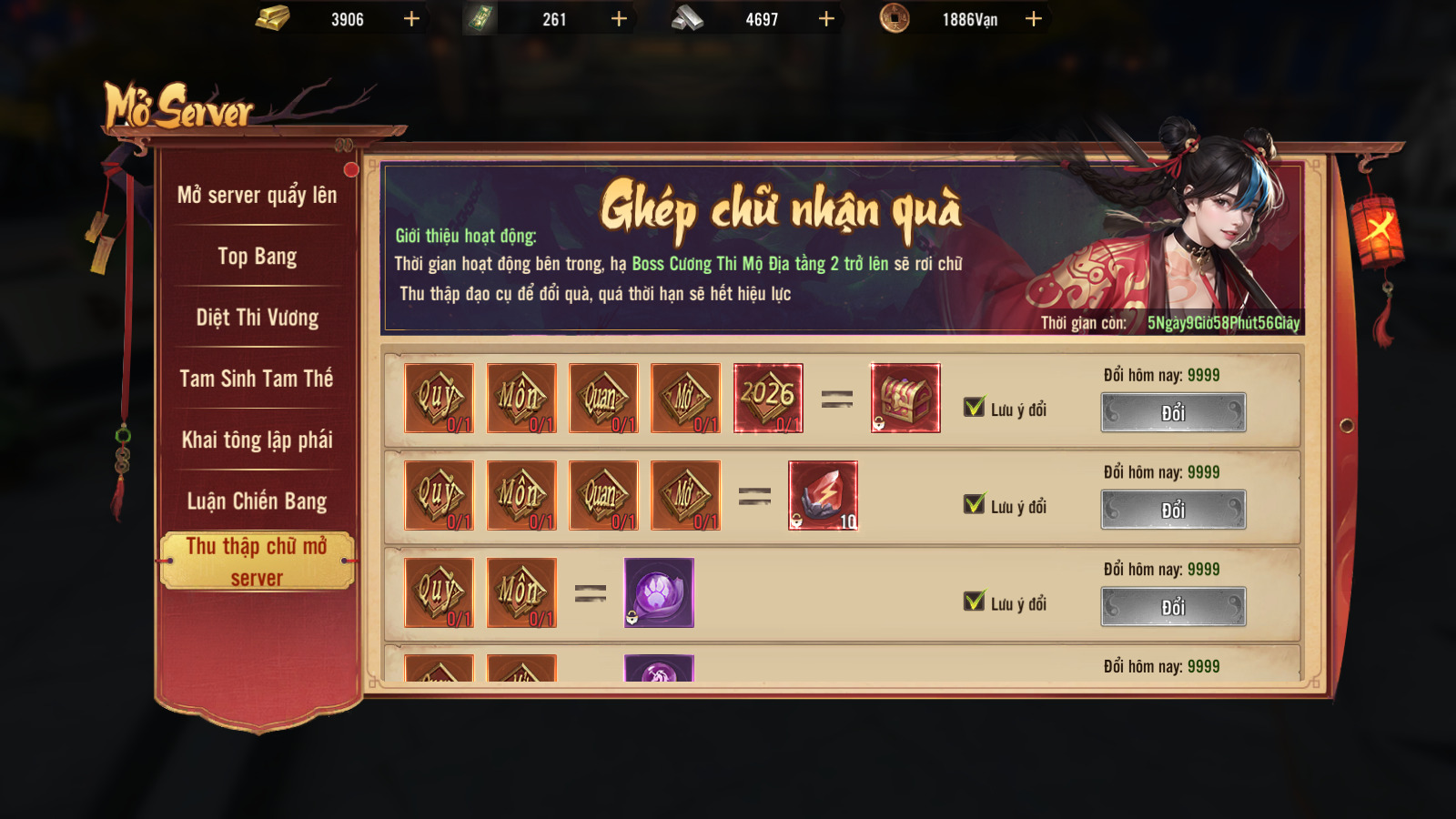Add more copper coins with the plus button
This screenshot has height=819, width=1456.
pos(1034,19)
